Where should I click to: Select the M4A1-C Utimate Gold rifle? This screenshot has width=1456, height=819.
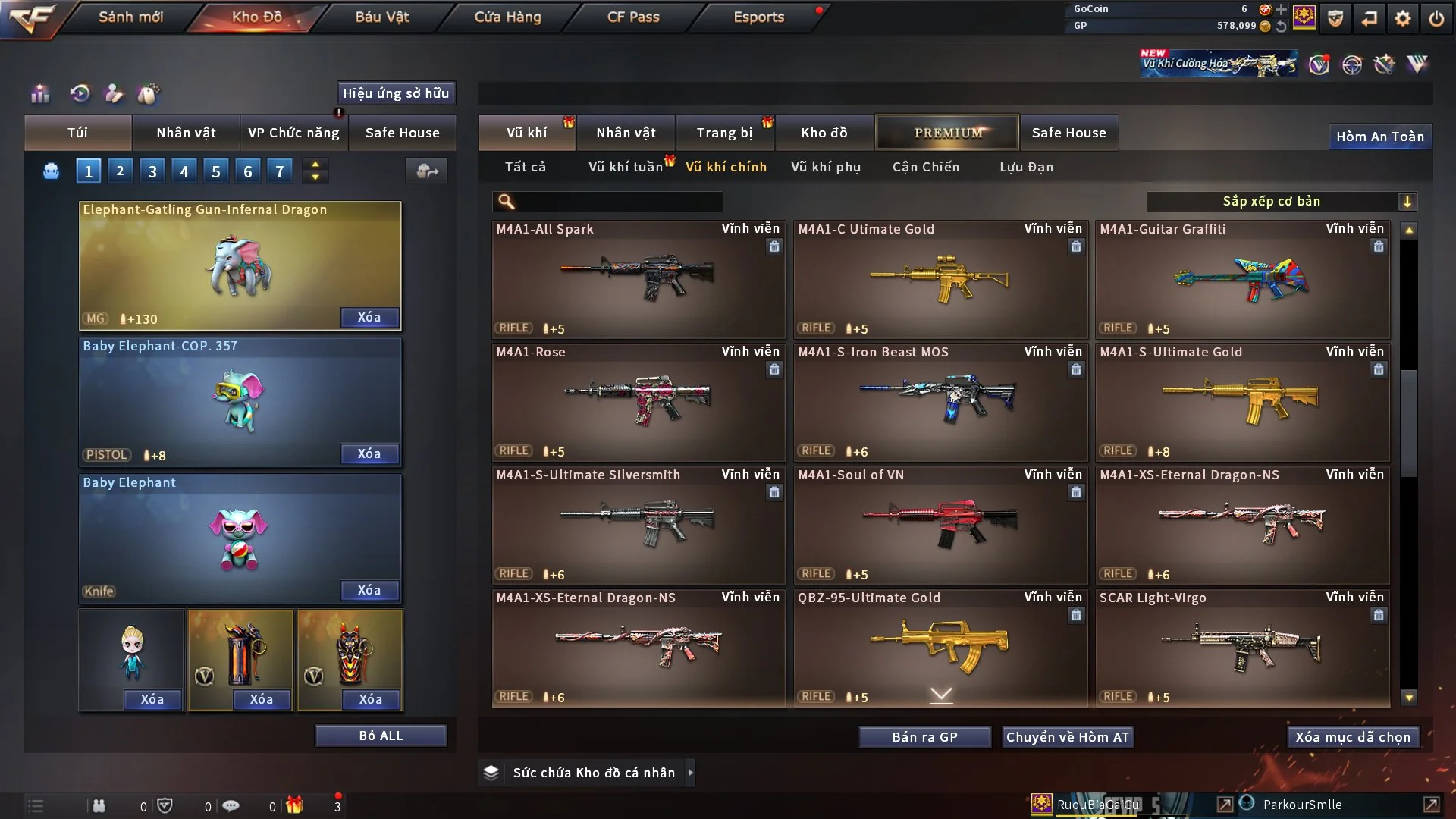940,281
